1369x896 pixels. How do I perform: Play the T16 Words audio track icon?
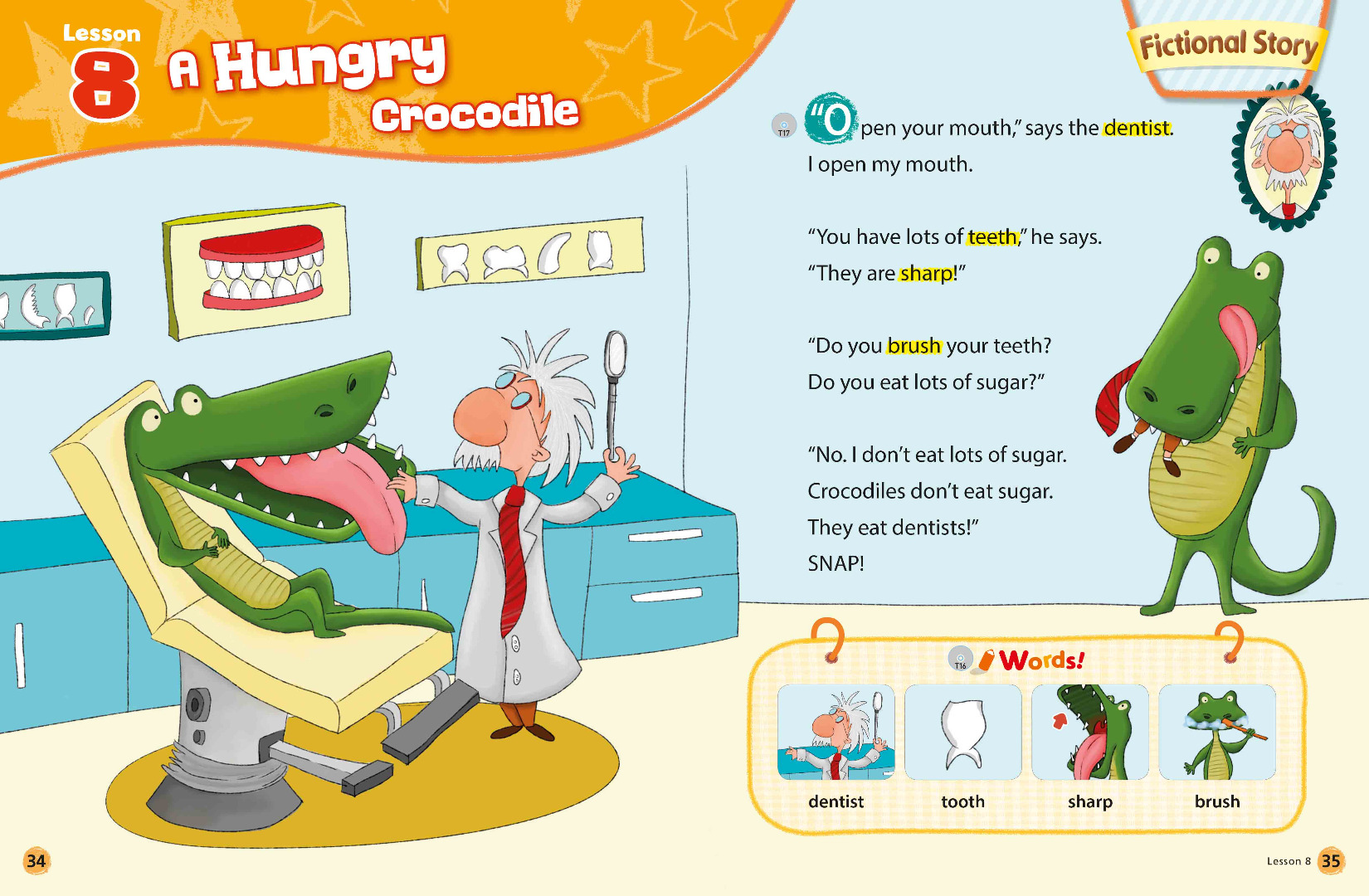point(960,659)
